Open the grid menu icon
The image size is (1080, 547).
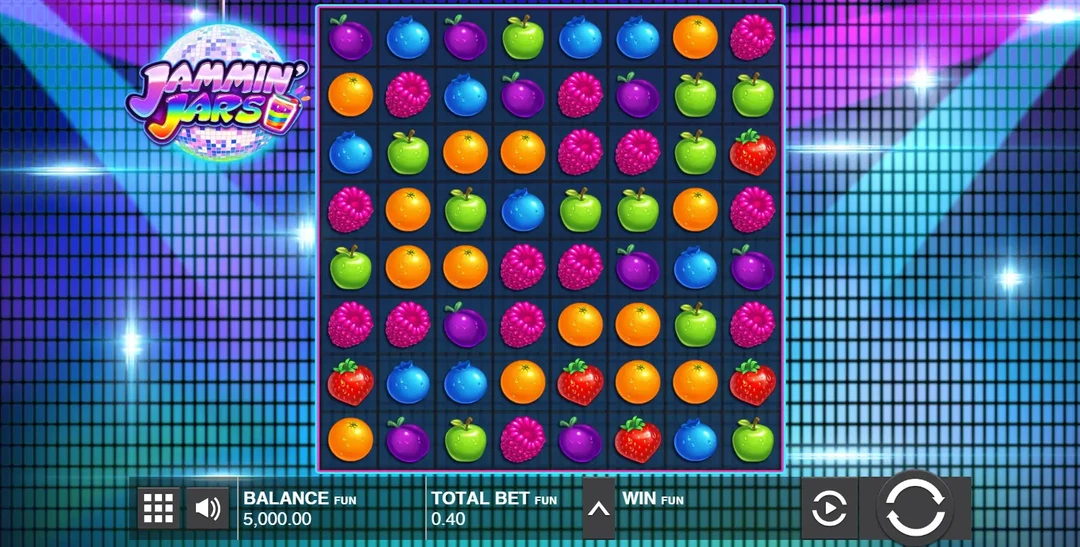click(x=159, y=508)
